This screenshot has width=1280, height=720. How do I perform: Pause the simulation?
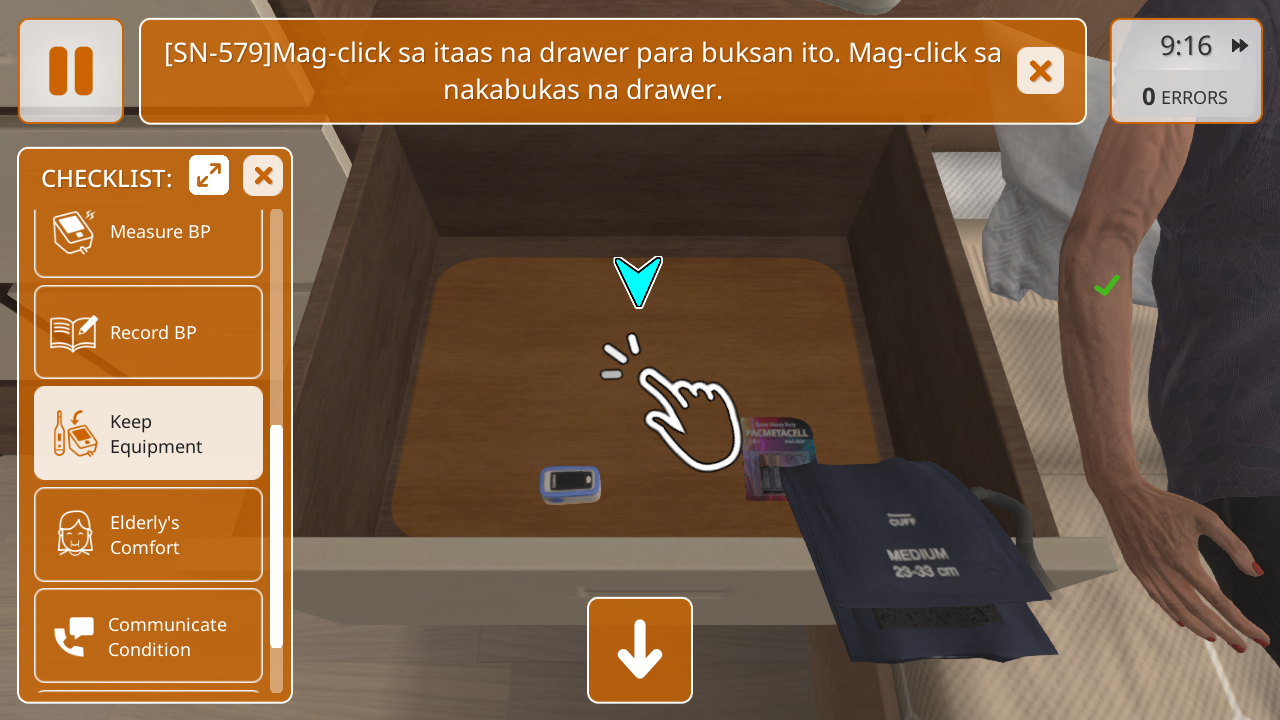(71, 71)
